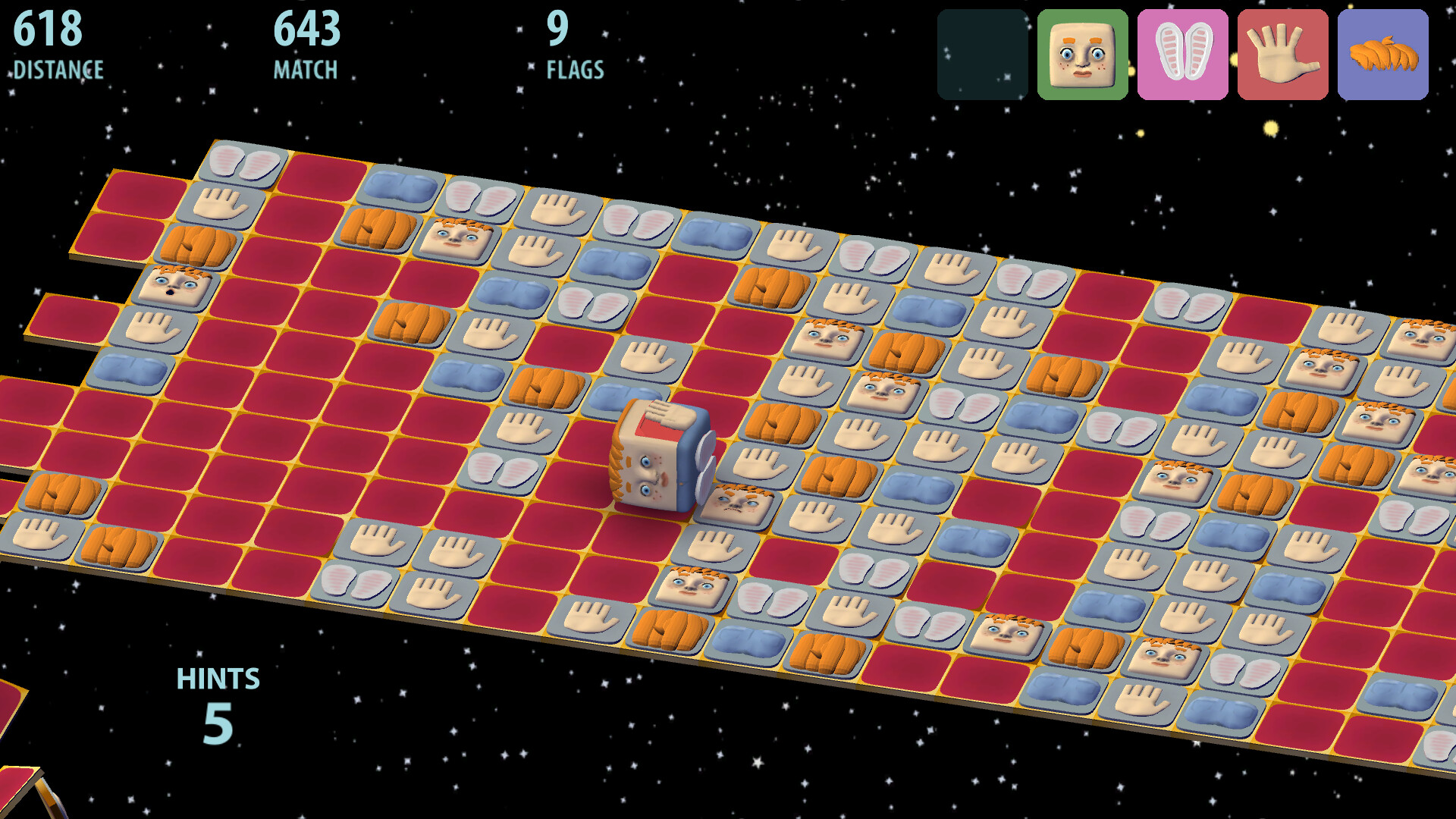The width and height of the screenshot is (1456, 819).
Task: Select the slippers tile icon in the palette
Action: tap(1182, 53)
